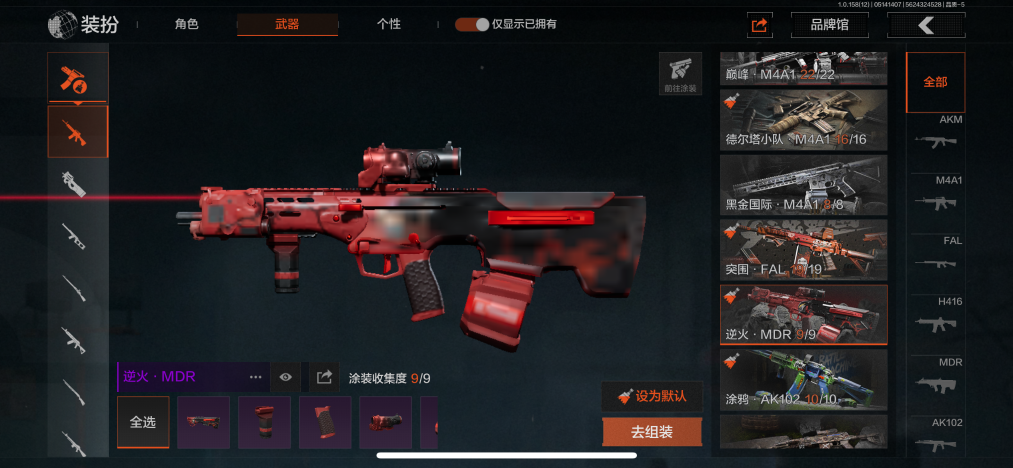Go to assembly with 去组装
This screenshot has height=468, width=1013.
point(652,432)
